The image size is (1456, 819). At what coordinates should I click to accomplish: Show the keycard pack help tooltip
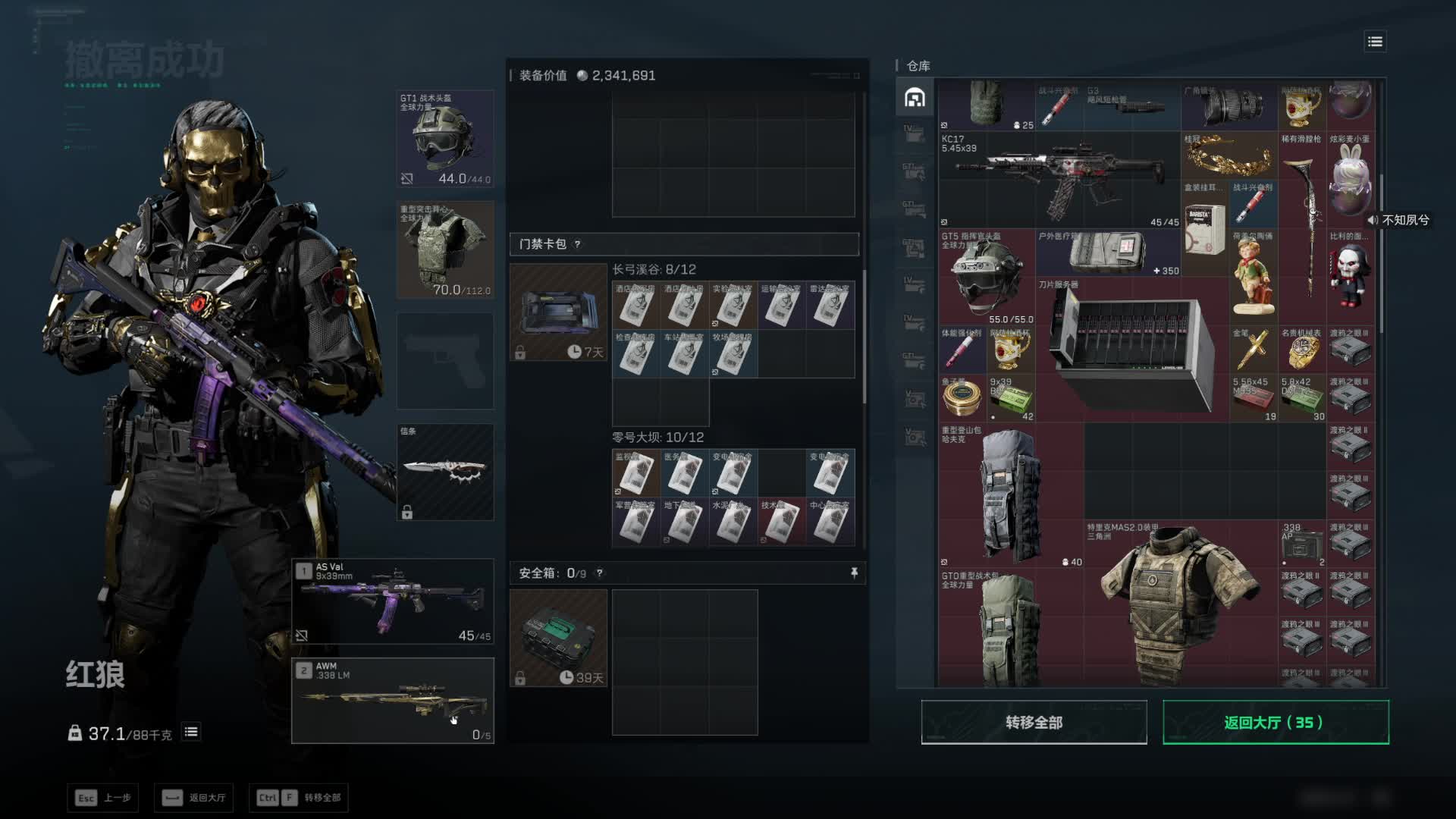578,244
